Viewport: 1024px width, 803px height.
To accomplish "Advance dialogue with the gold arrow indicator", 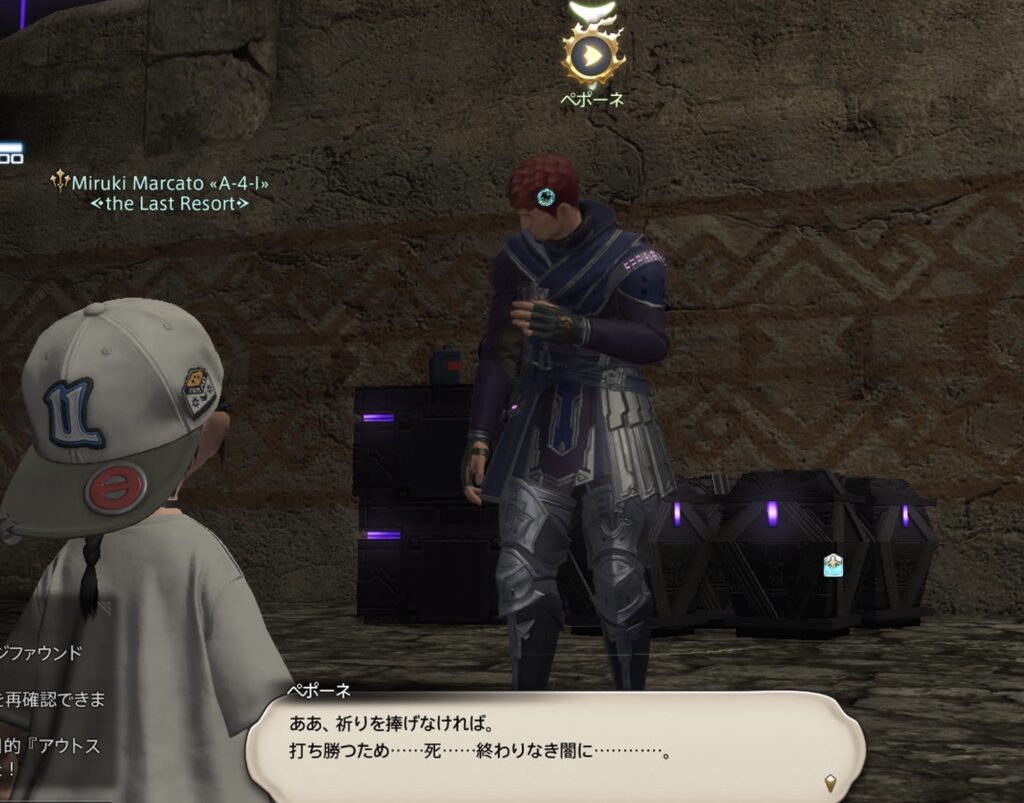I will 829,781.
